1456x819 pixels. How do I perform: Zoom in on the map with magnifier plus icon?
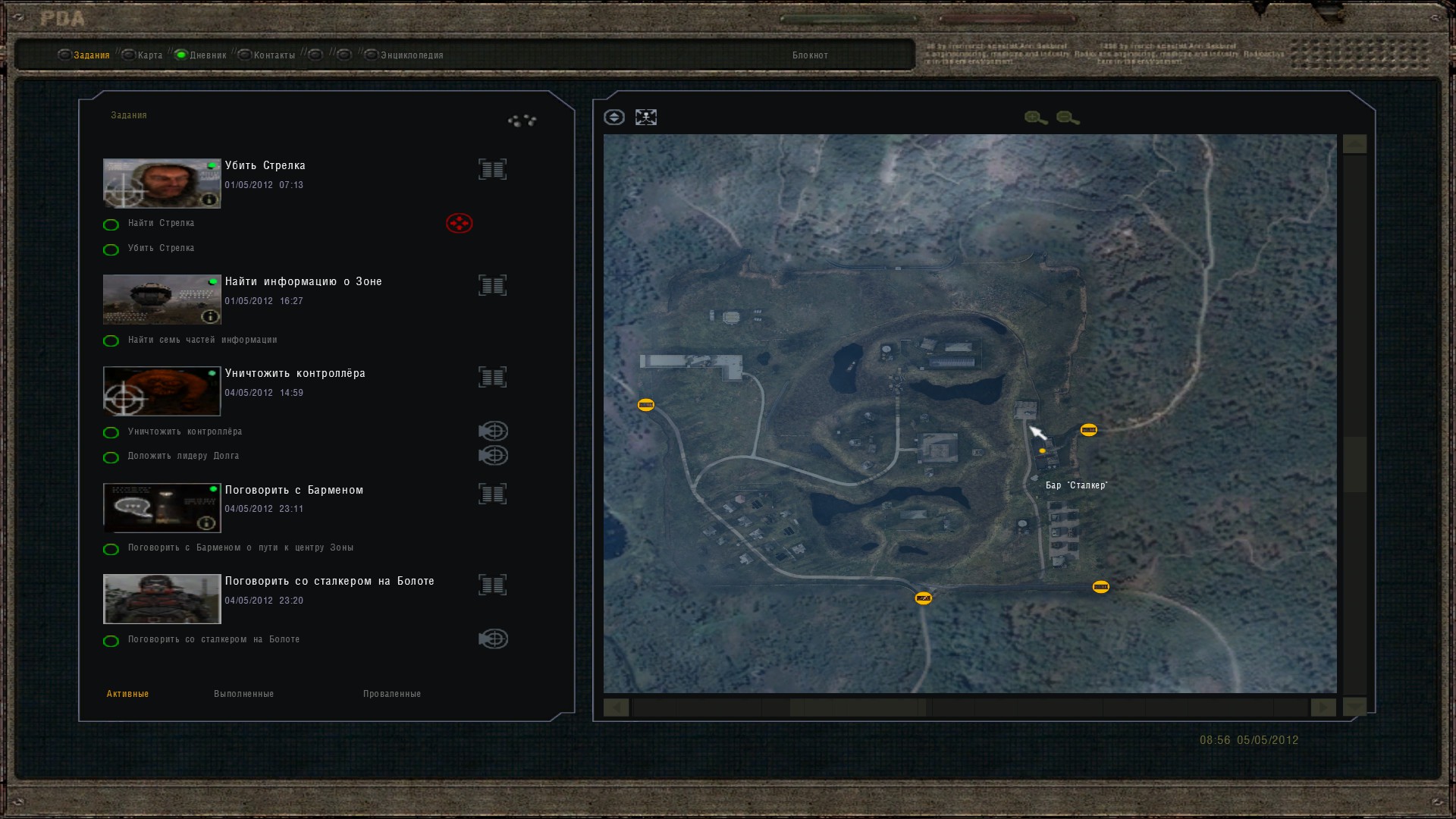(x=1033, y=117)
